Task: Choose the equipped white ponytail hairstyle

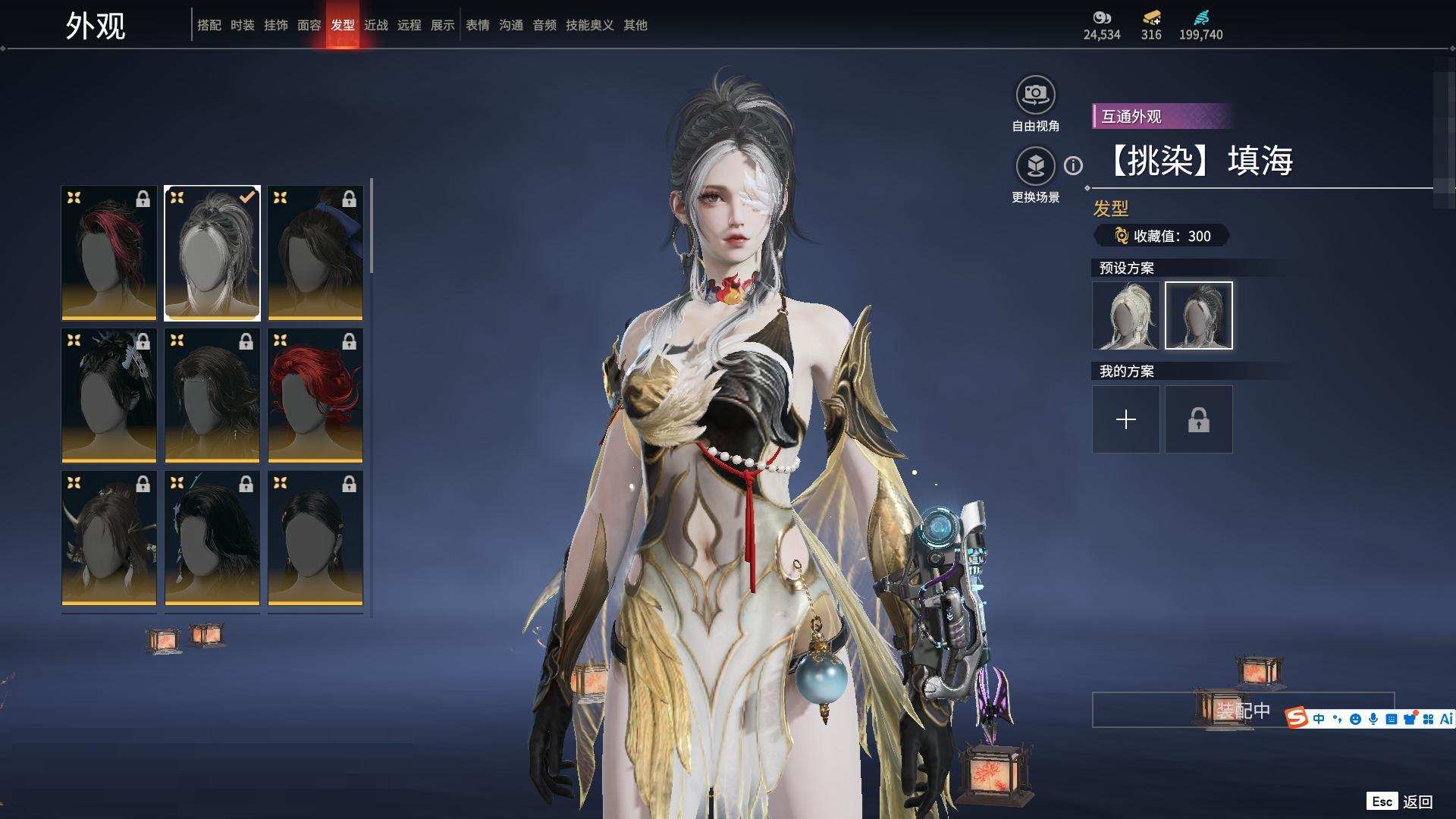Action: click(212, 253)
